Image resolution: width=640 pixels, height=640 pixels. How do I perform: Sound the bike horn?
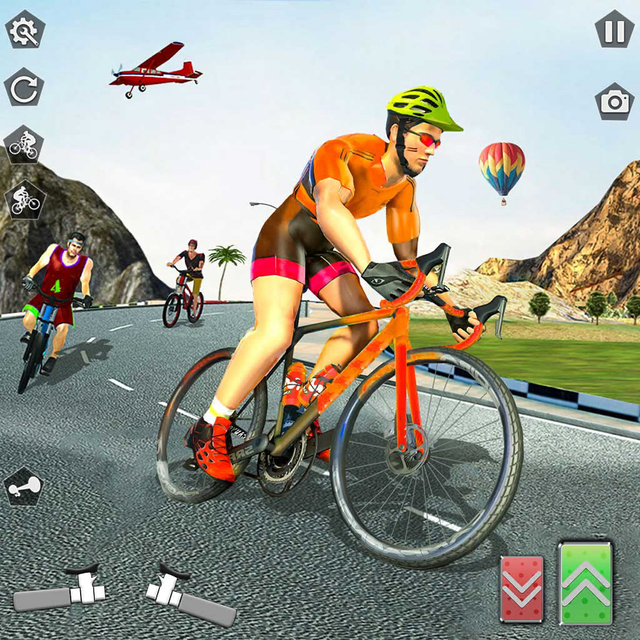pyautogui.click(x=22, y=487)
